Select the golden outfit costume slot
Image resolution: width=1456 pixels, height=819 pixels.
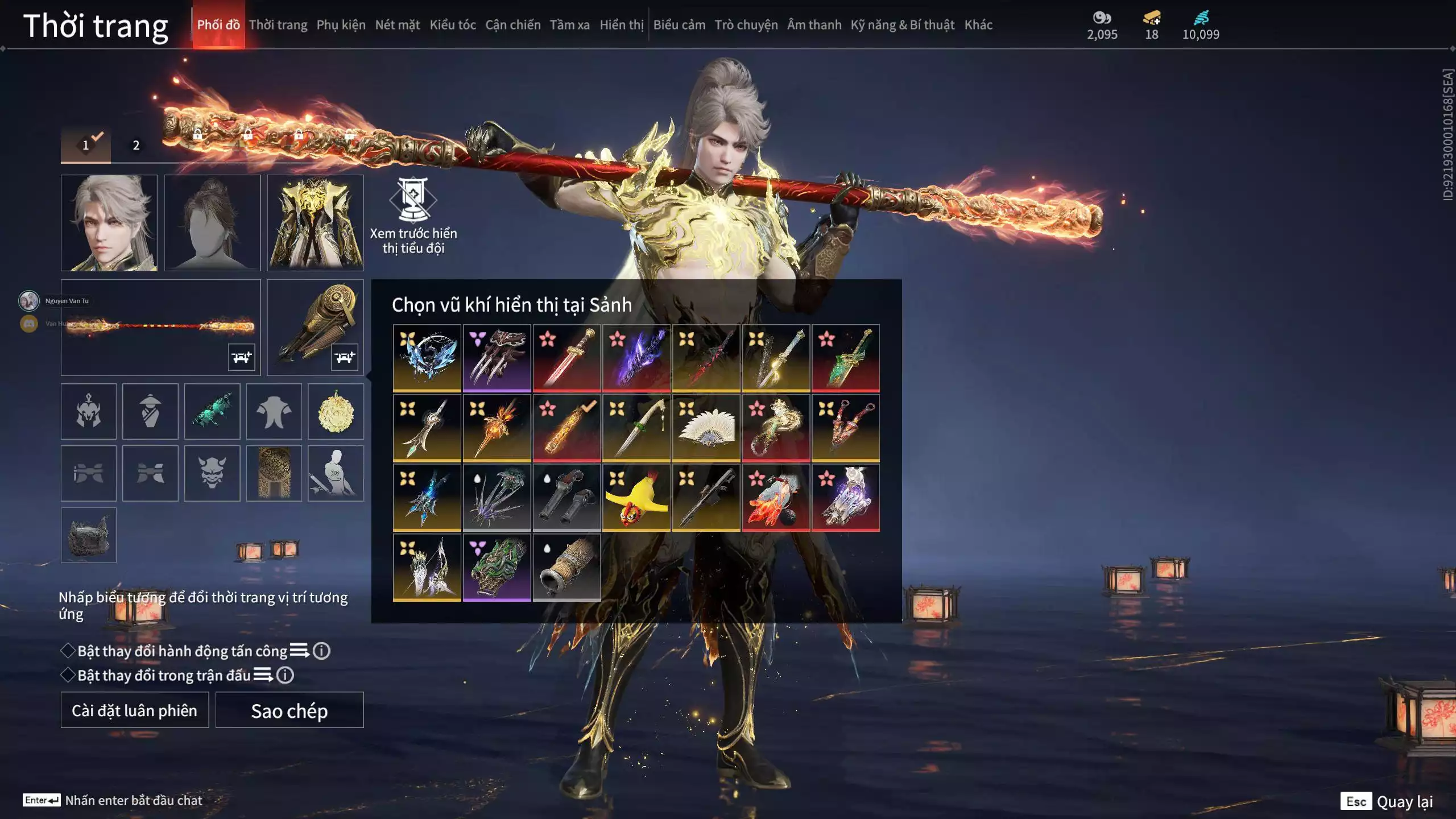(x=315, y=222)
